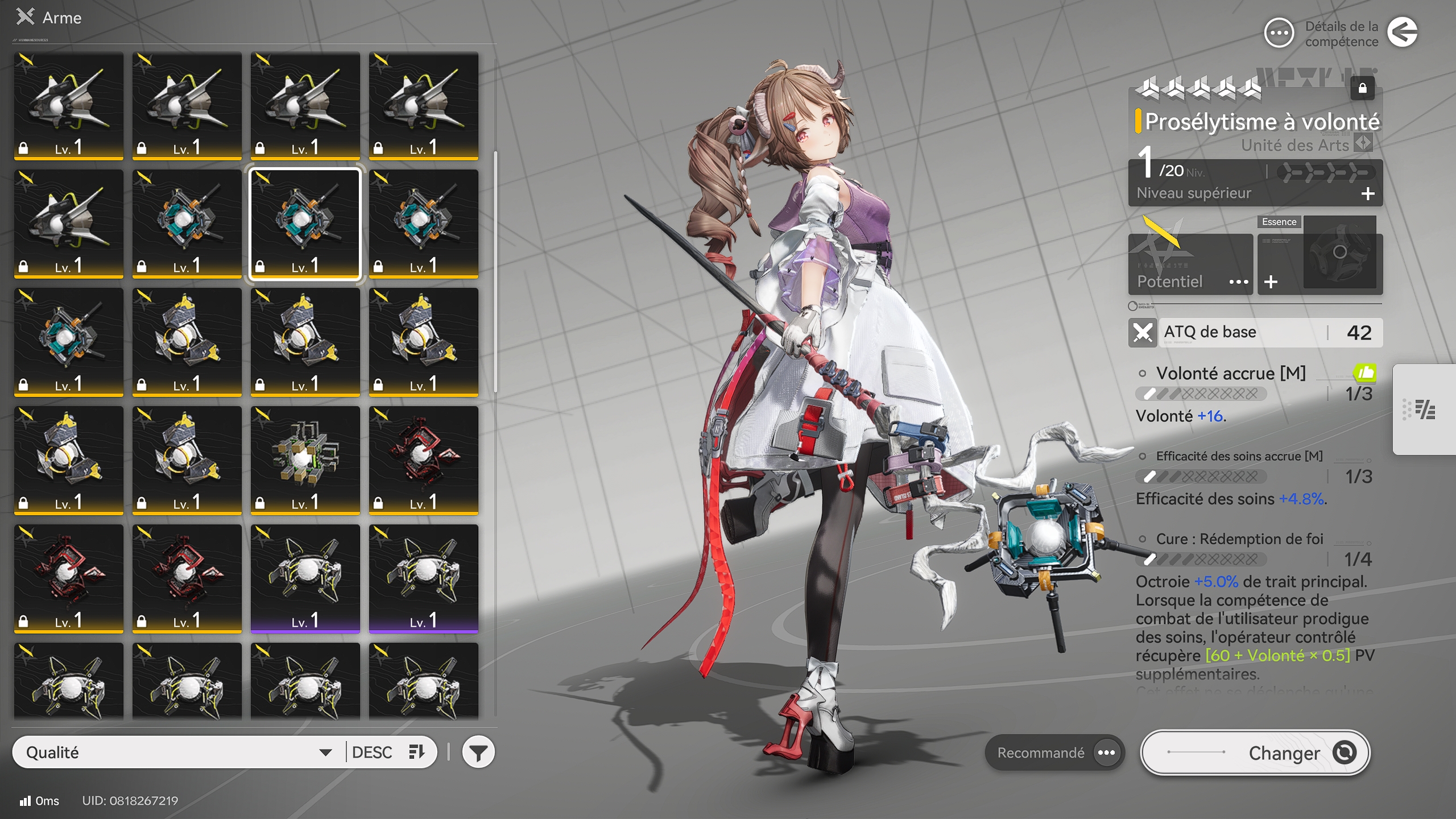The width and height of the screenshot is (1456, 819).
Task: Expand the side list panel tab
Action: tap(1424, 409)
